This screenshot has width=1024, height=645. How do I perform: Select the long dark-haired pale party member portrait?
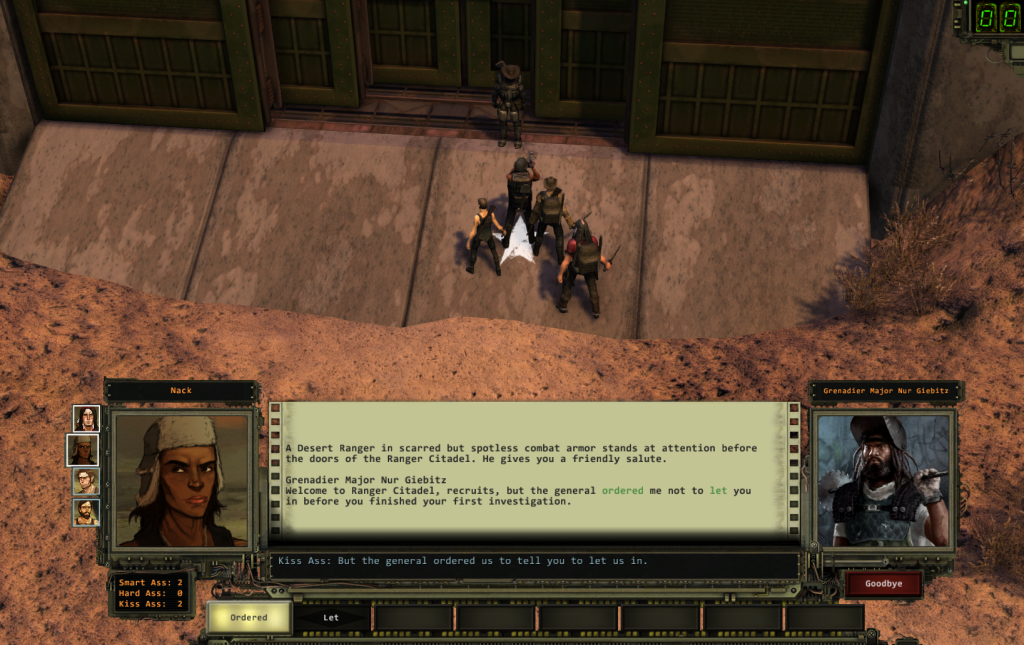pos(87,418)
